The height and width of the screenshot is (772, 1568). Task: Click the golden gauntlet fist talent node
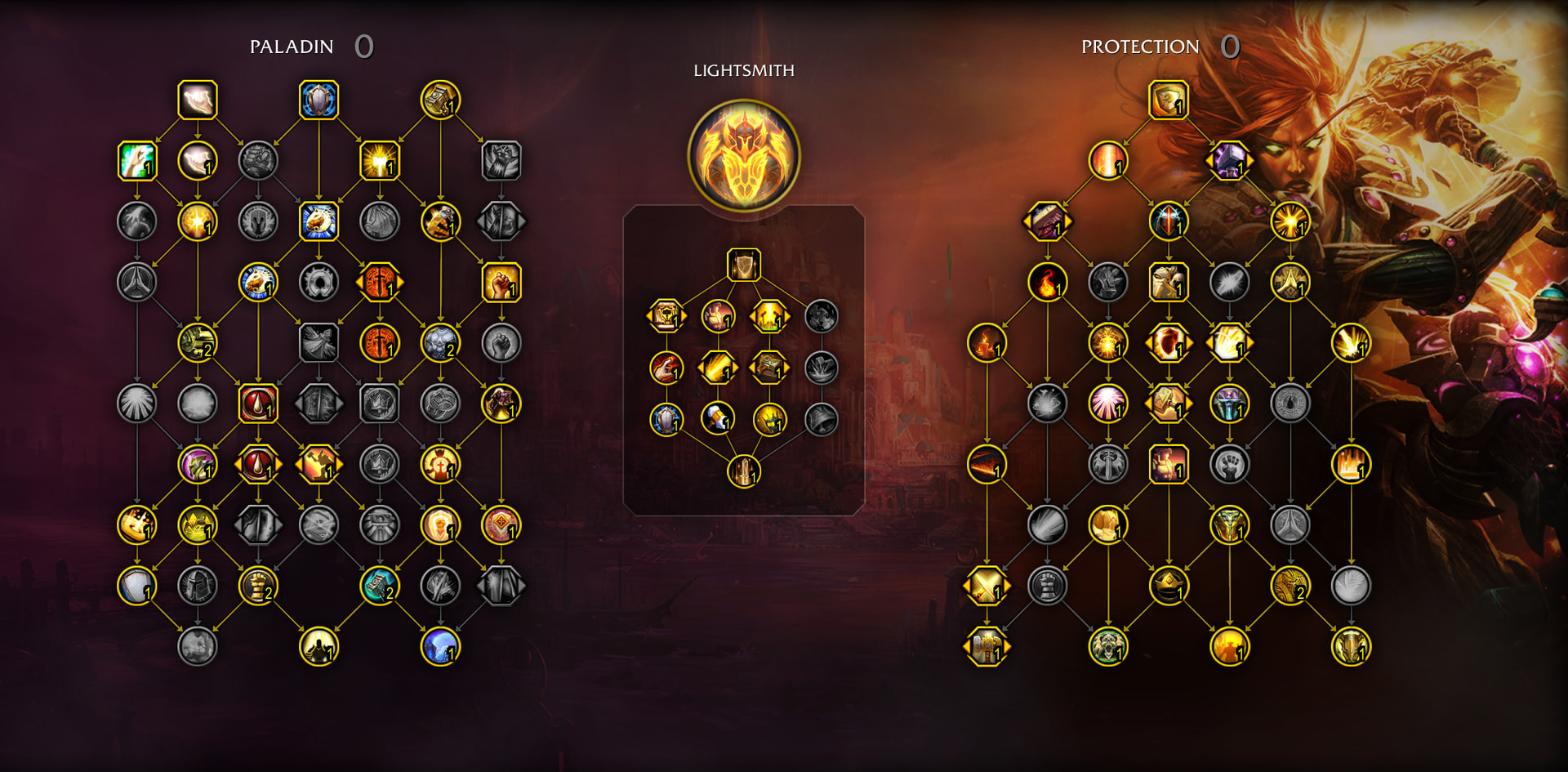tap(258, 586)
